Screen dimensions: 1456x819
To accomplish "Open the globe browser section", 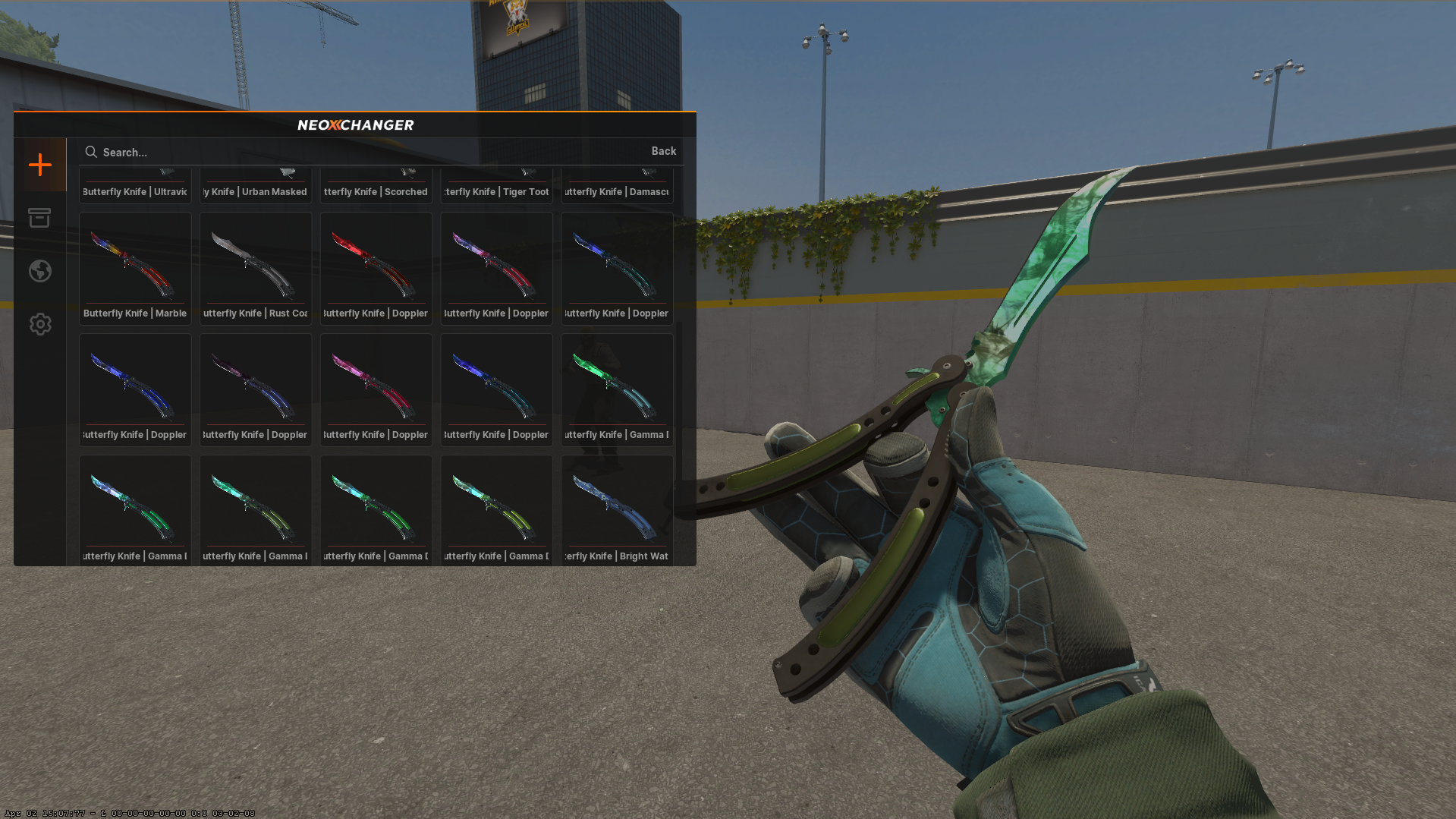I will tap(40, 270).
